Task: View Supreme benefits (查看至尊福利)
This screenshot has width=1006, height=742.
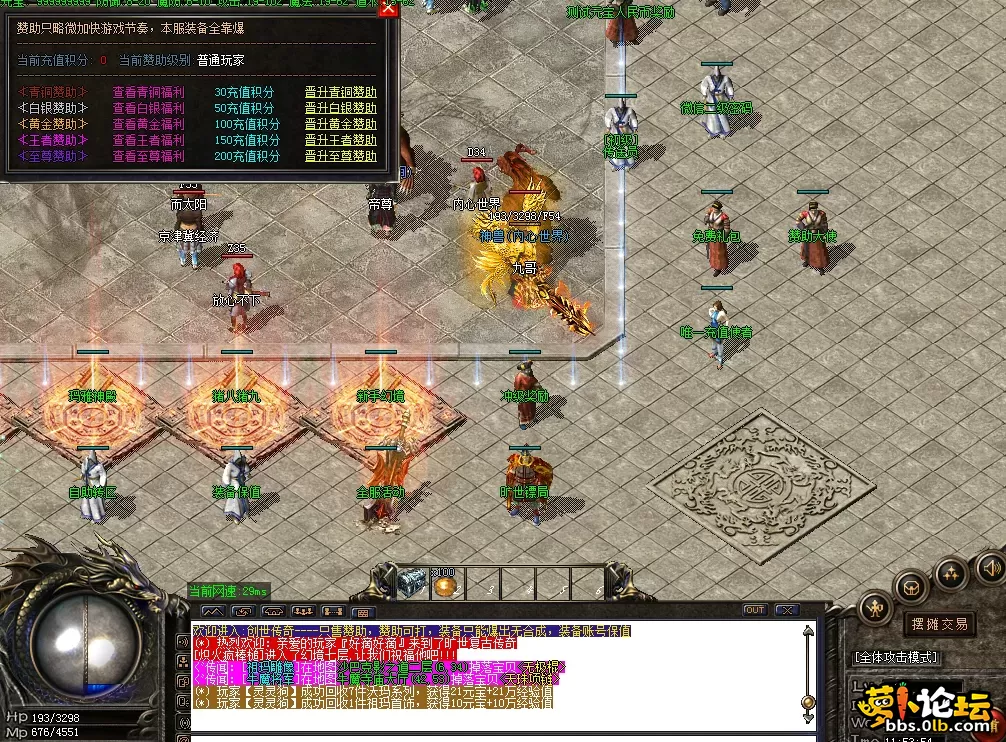Action: click(x=148, y=156)
